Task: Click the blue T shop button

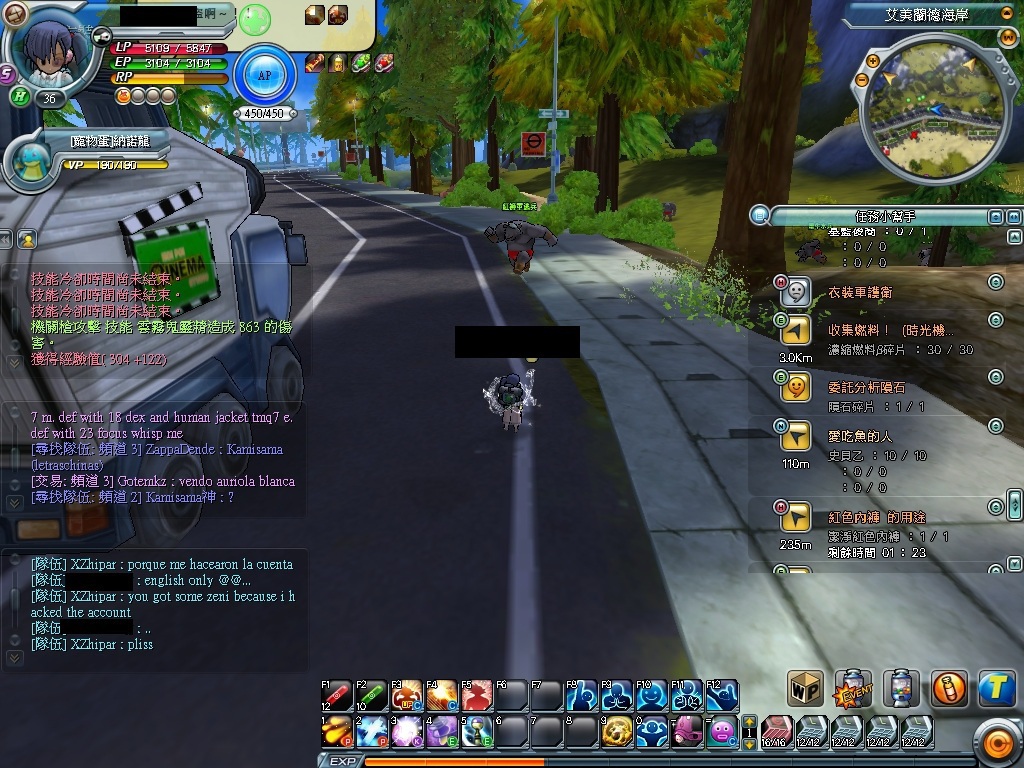Action: tap(996, 688)
